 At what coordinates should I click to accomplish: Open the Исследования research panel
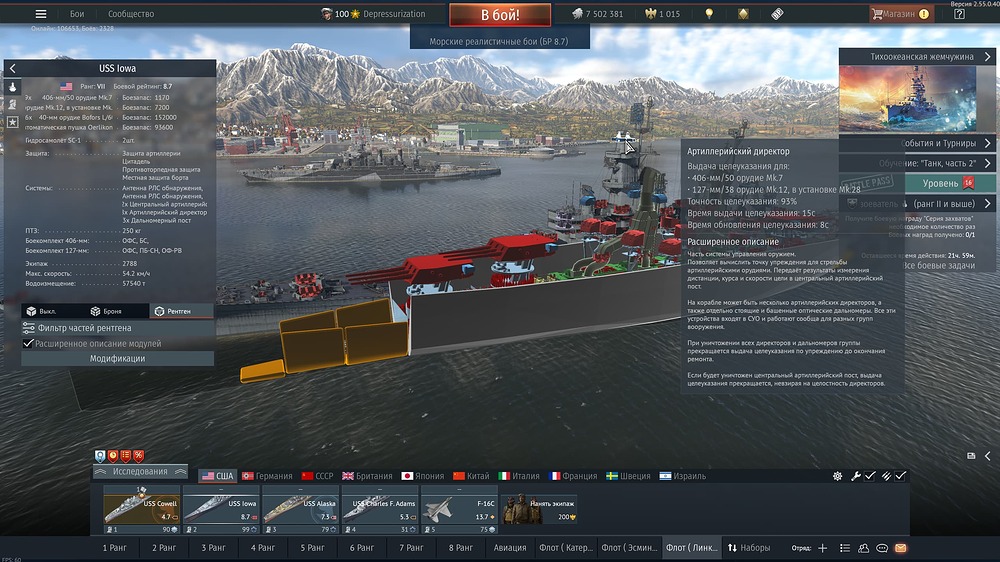pyautogui.click(x=140, y=471)
